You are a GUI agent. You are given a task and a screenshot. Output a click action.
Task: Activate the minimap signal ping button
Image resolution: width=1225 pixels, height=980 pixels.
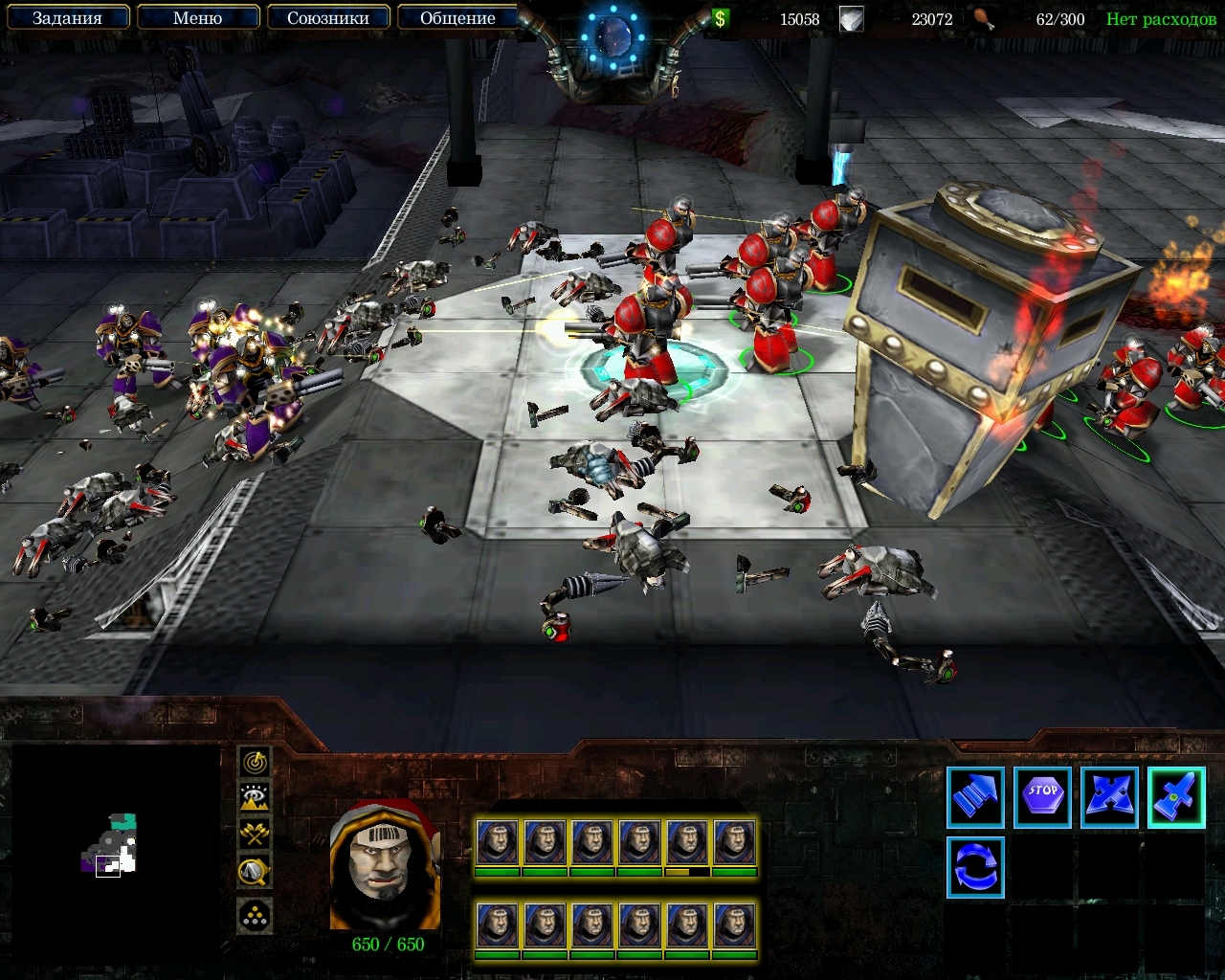pyautogui.click(x=255, y=762)
